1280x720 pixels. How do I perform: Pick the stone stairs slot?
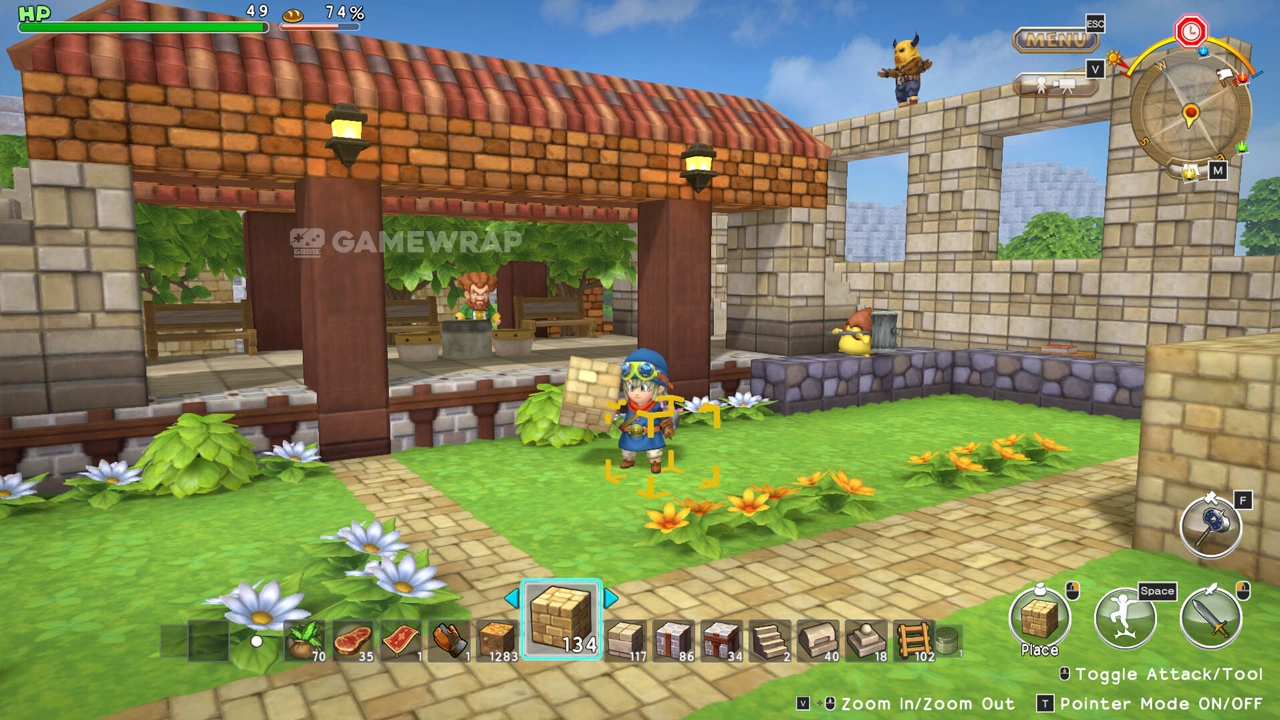pyautogui.click(x=769, y=640)
